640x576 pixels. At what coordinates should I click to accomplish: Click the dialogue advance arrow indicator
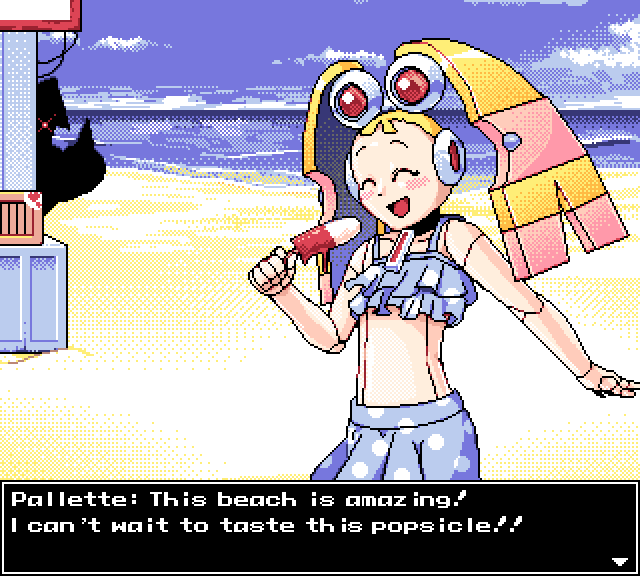[x=619, y=560]
